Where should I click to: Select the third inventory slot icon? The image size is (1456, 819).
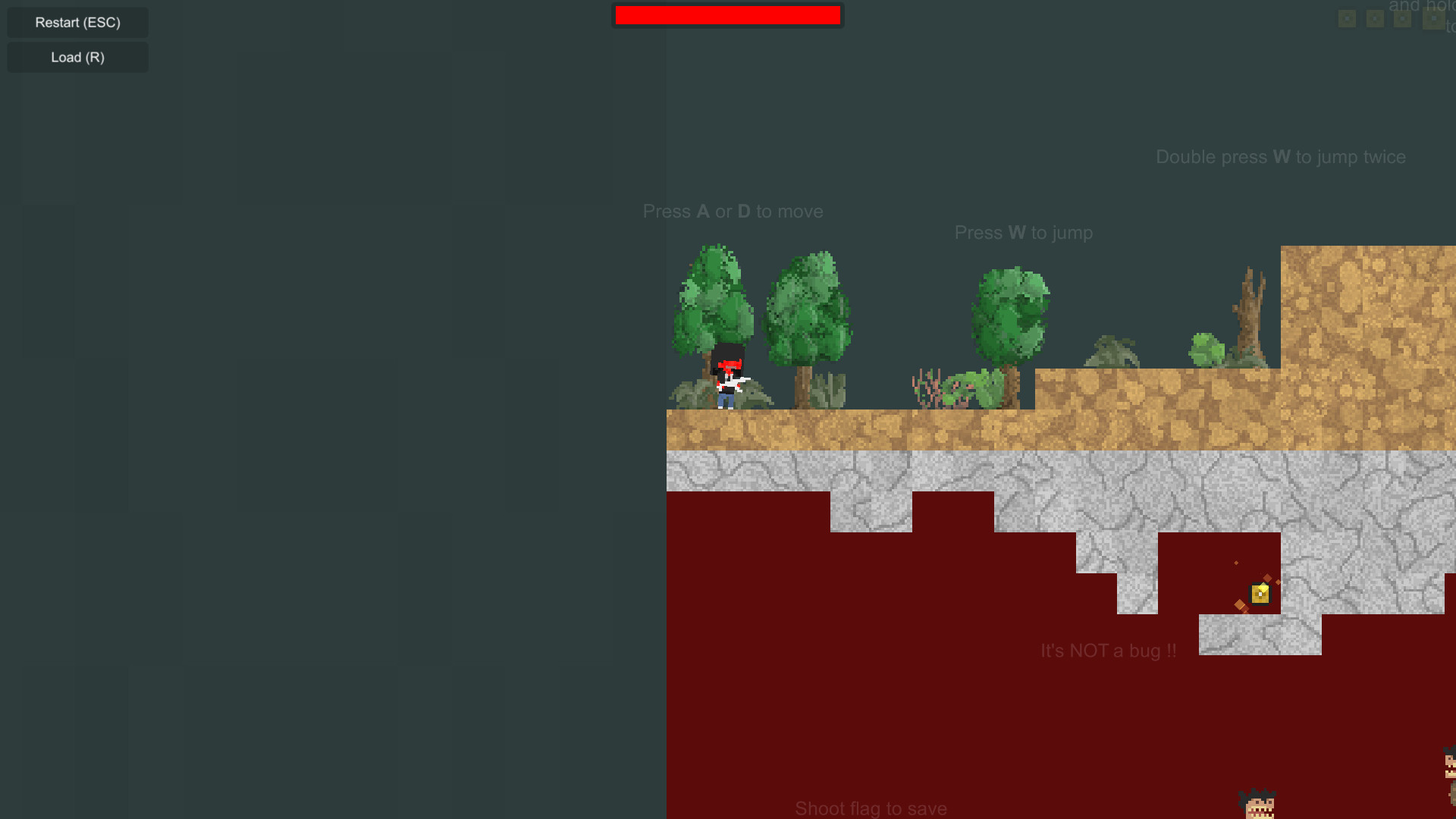[x=1403, y=19]
